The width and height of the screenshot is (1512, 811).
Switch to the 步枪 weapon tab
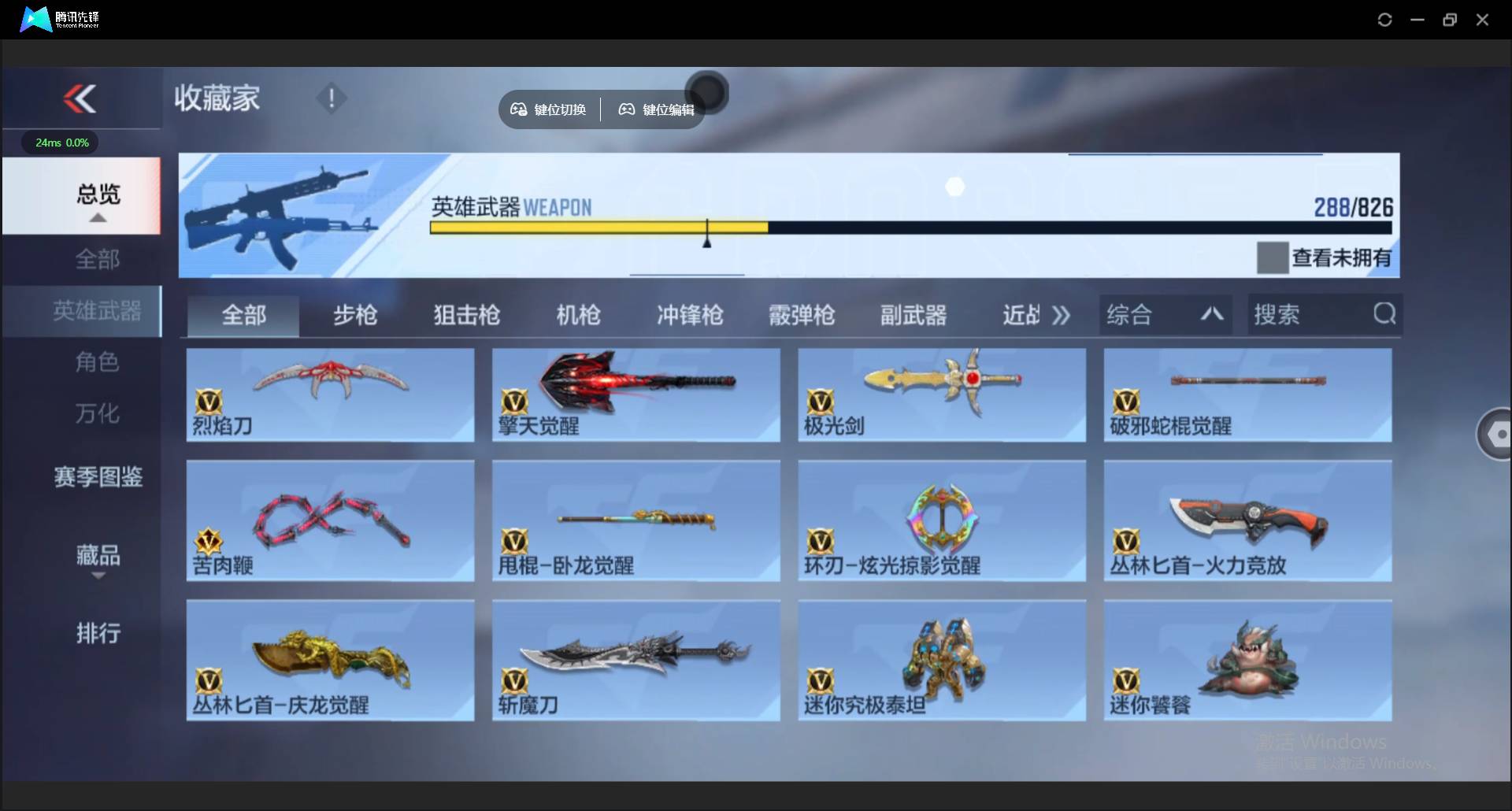click(354, 315)
